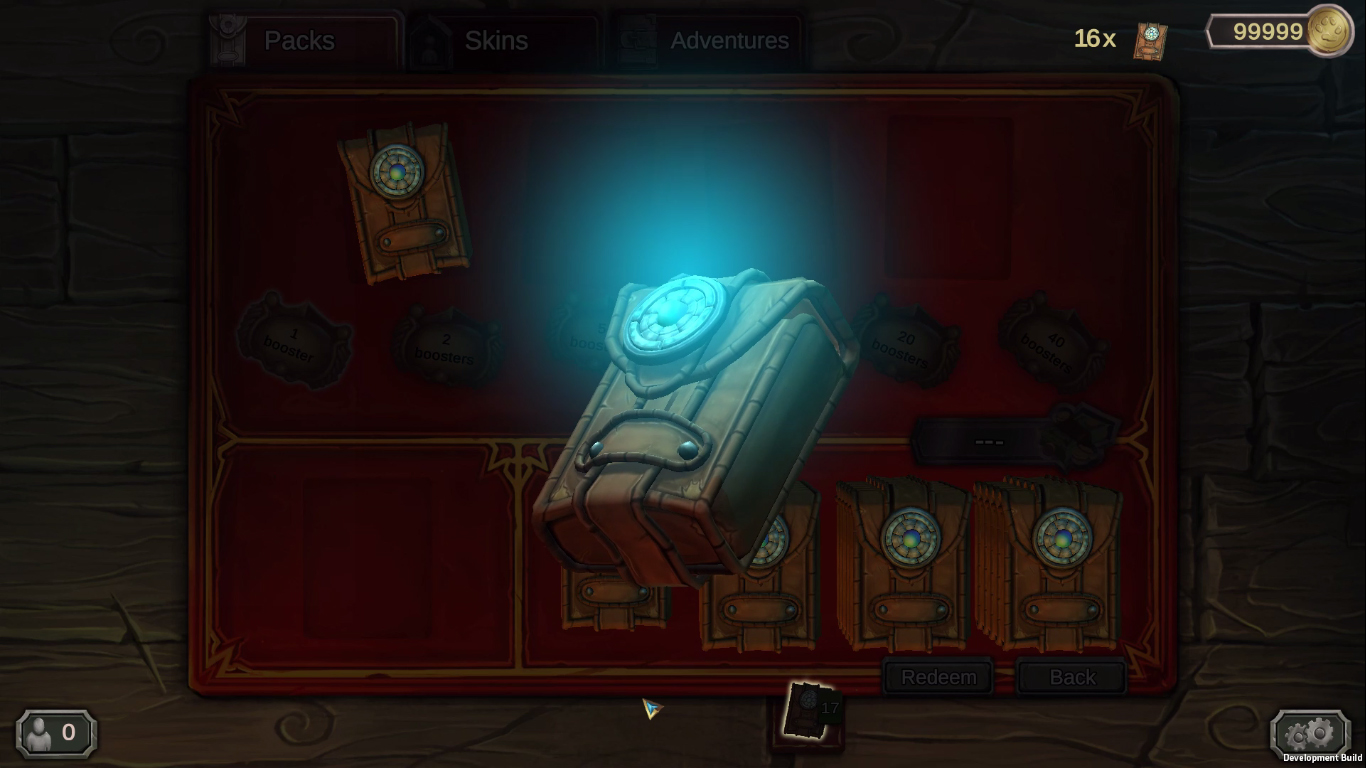The width and height of the screenshot is (1366, 768).
Task: Click the gold coin icon in the currency display
Action: coord(1330,31)
